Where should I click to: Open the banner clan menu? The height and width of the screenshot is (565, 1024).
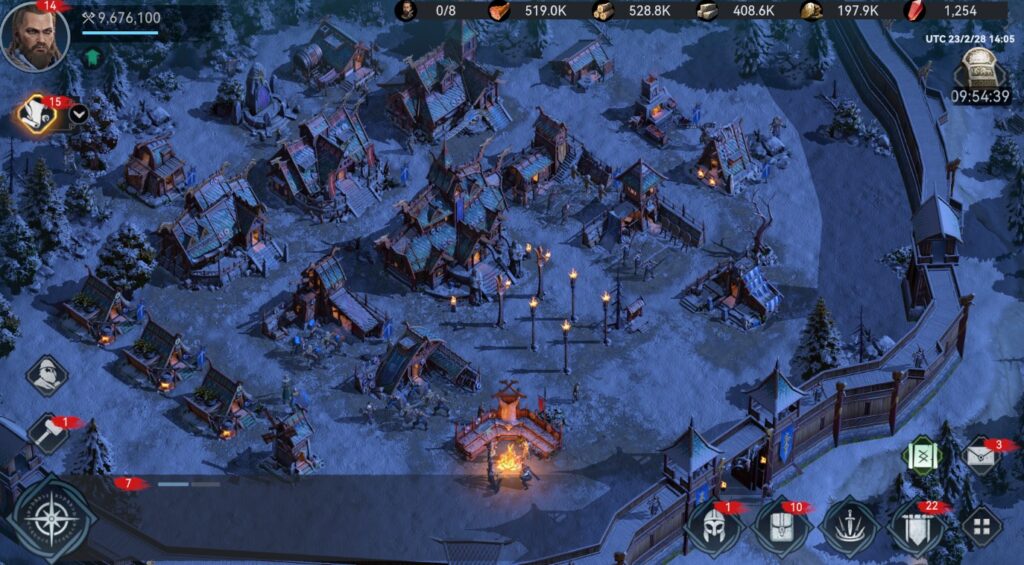point(916,527)
